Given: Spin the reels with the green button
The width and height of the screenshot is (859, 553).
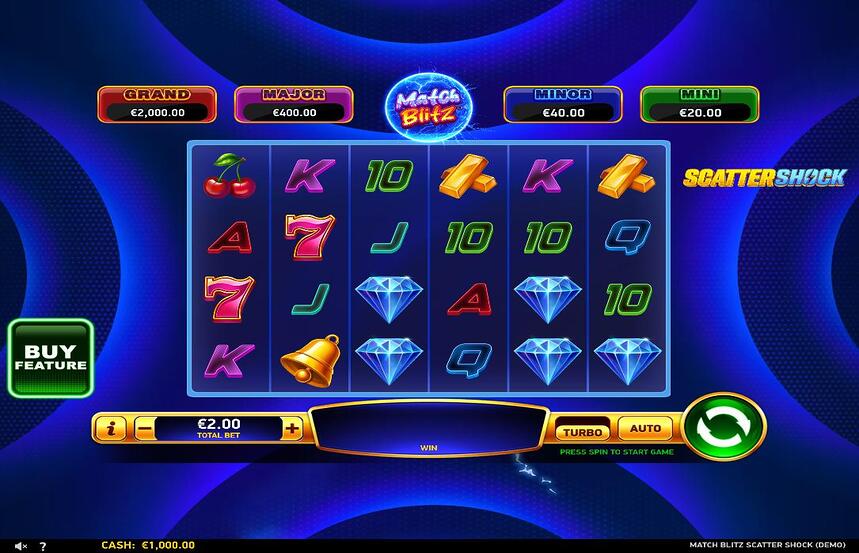Looking at the screenshot, I should point(723,427).
